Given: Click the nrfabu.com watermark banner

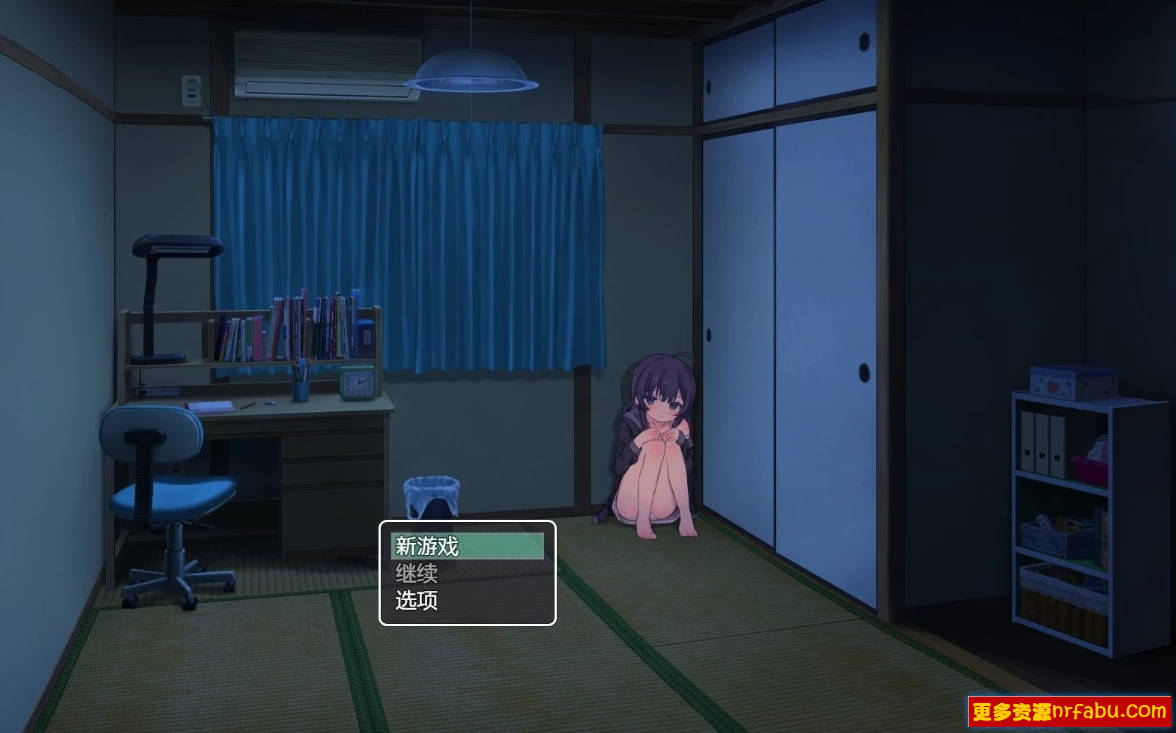Looking at the screenshot, I should pyautogui.click(x=1069, y=712).
